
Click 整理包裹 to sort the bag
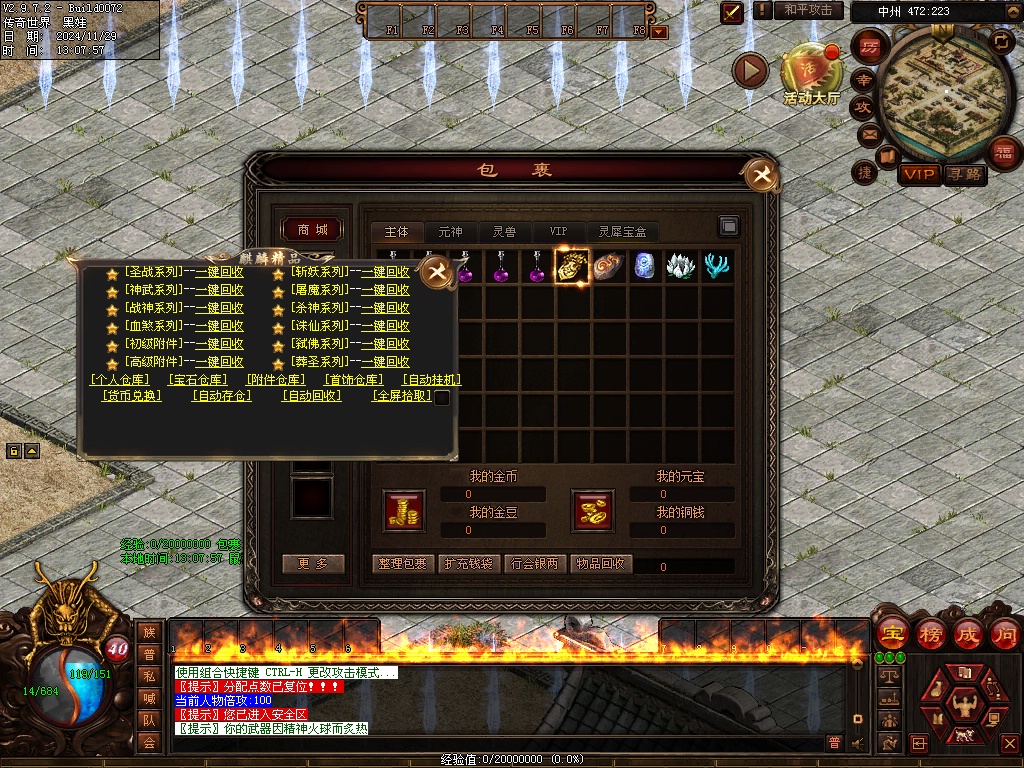coord(402,564)
